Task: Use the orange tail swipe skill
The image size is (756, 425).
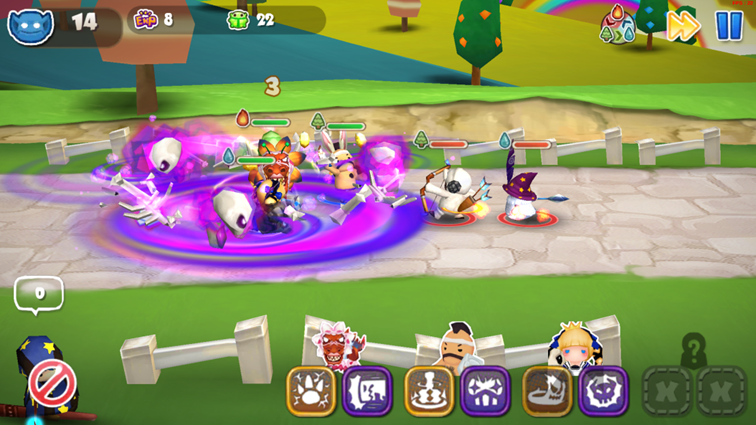Action: tap(547, 391)
